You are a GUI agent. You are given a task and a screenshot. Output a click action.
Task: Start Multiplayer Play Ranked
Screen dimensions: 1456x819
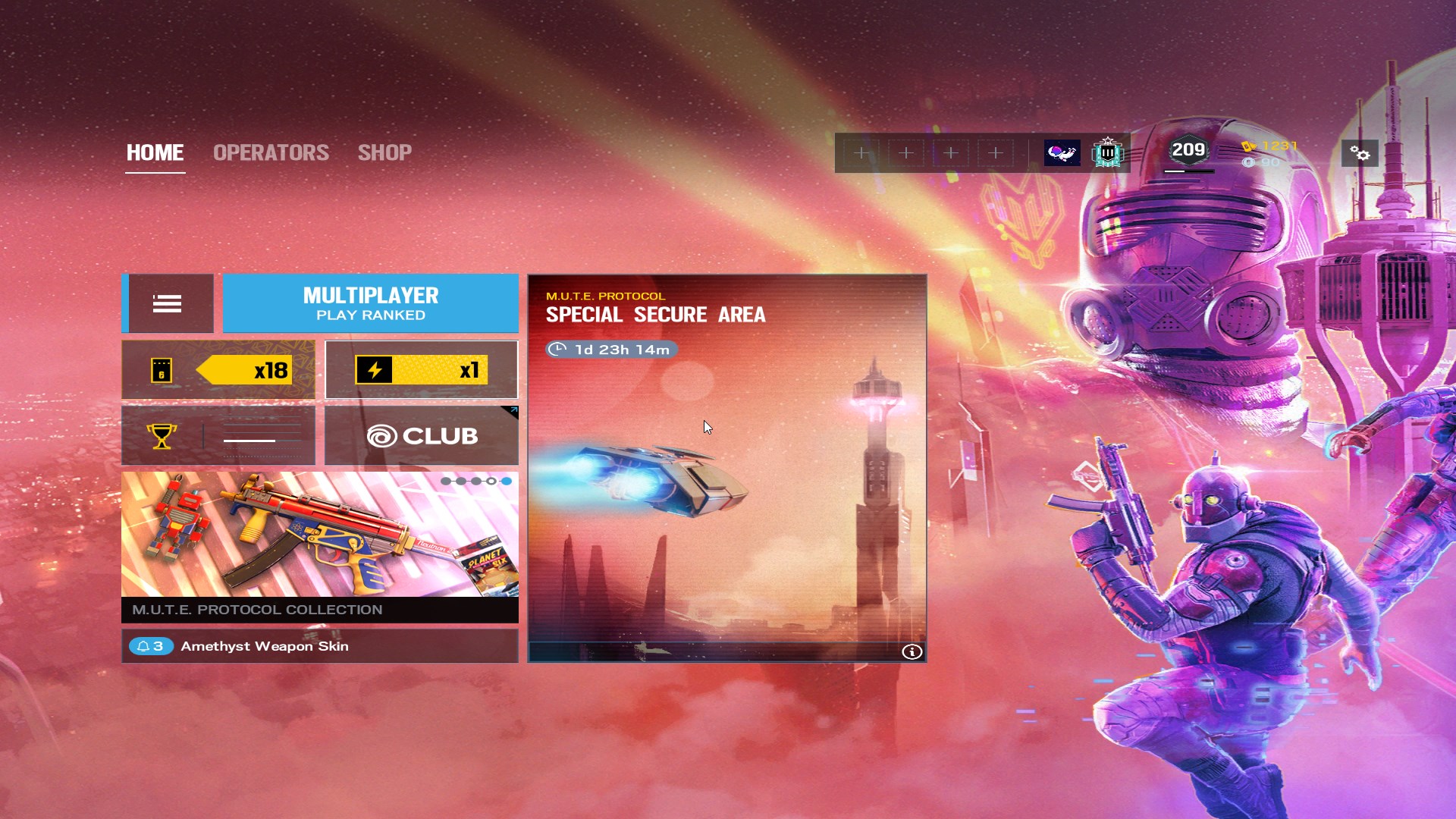[370, 303]
